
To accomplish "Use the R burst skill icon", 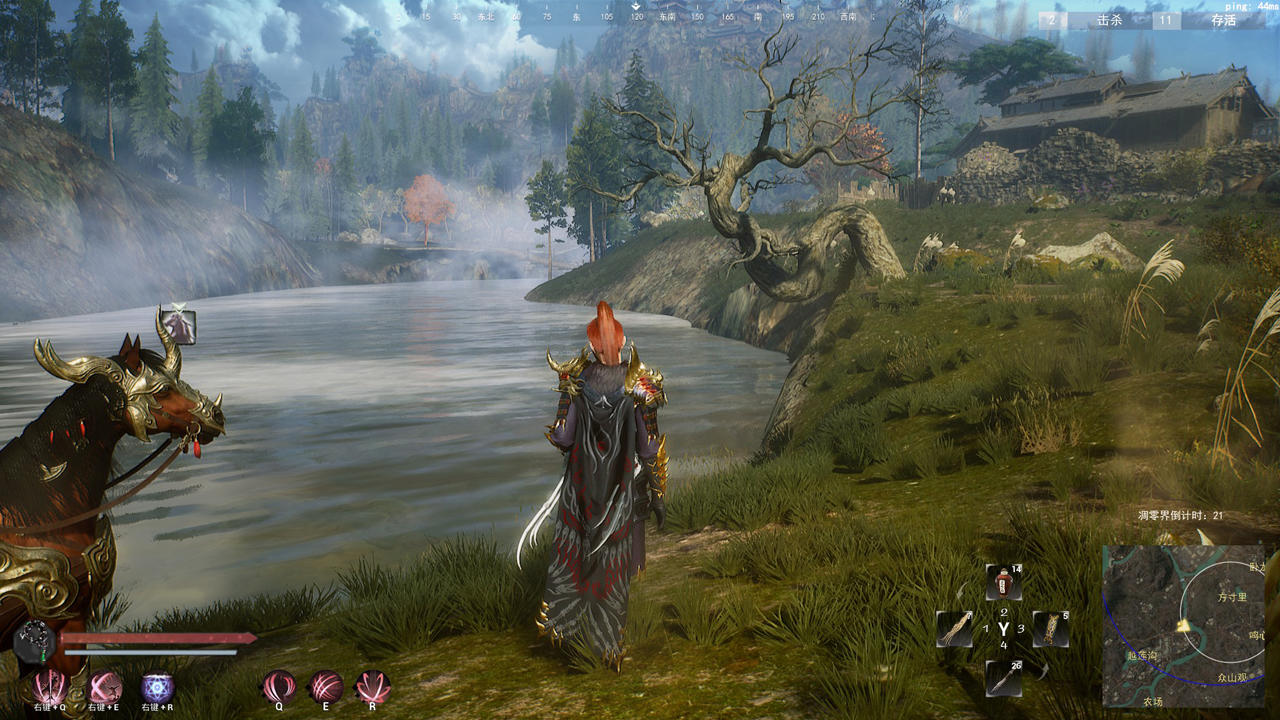I will [x=372, y=687].
